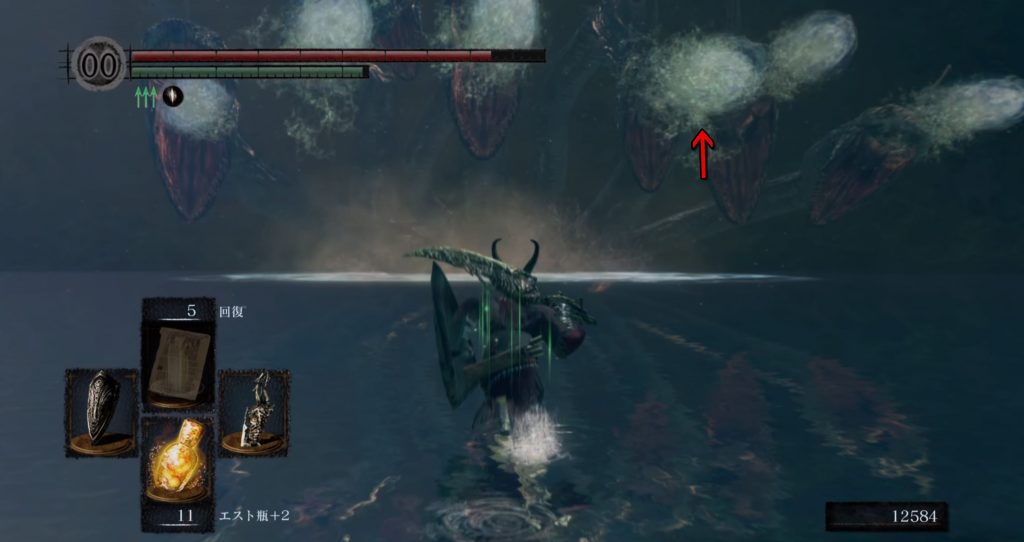Select the Heal miracle scroll slot
1024x542 pixels.
pyautogui.click(x=177, y=357)
